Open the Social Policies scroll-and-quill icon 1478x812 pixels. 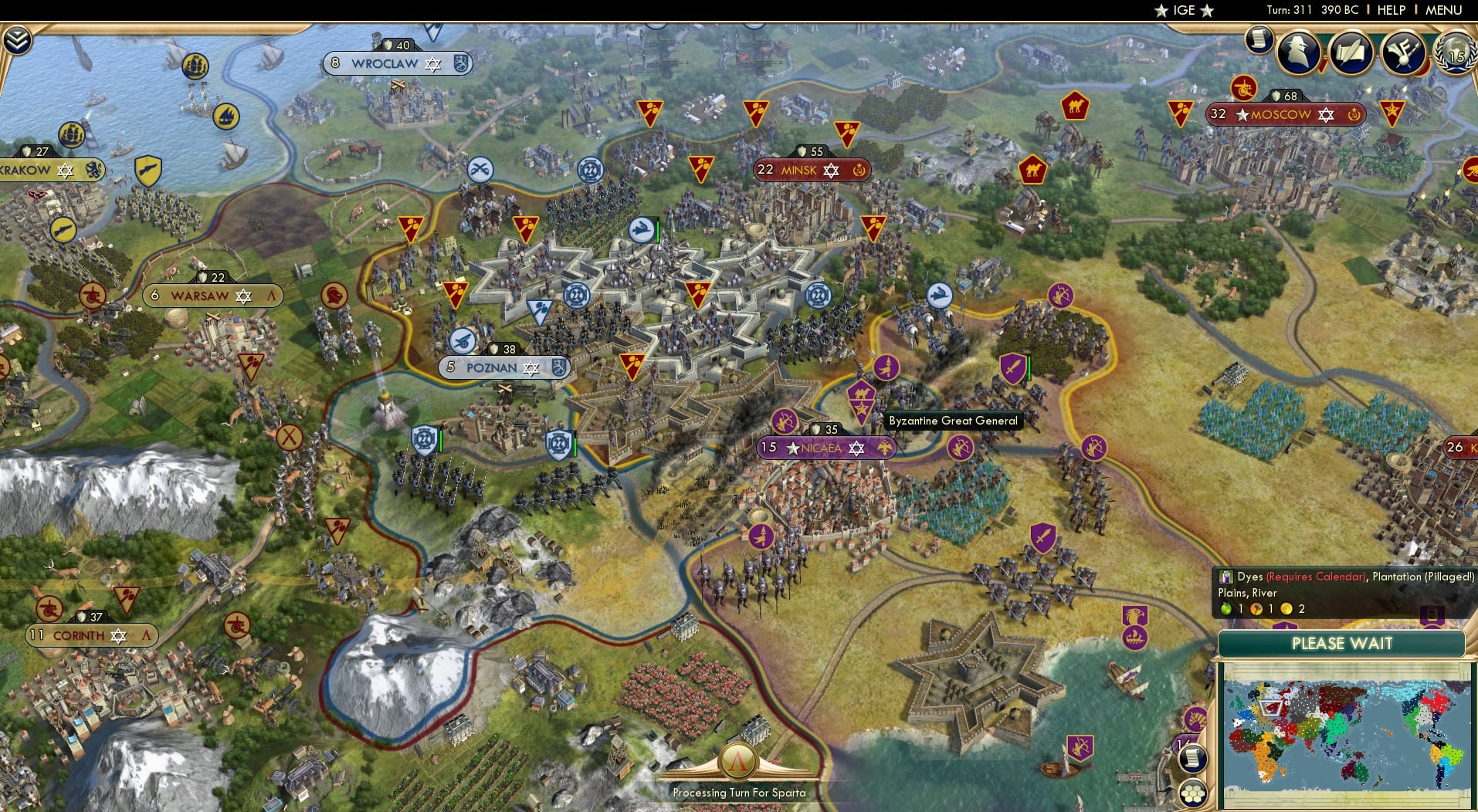[1353, 52]
